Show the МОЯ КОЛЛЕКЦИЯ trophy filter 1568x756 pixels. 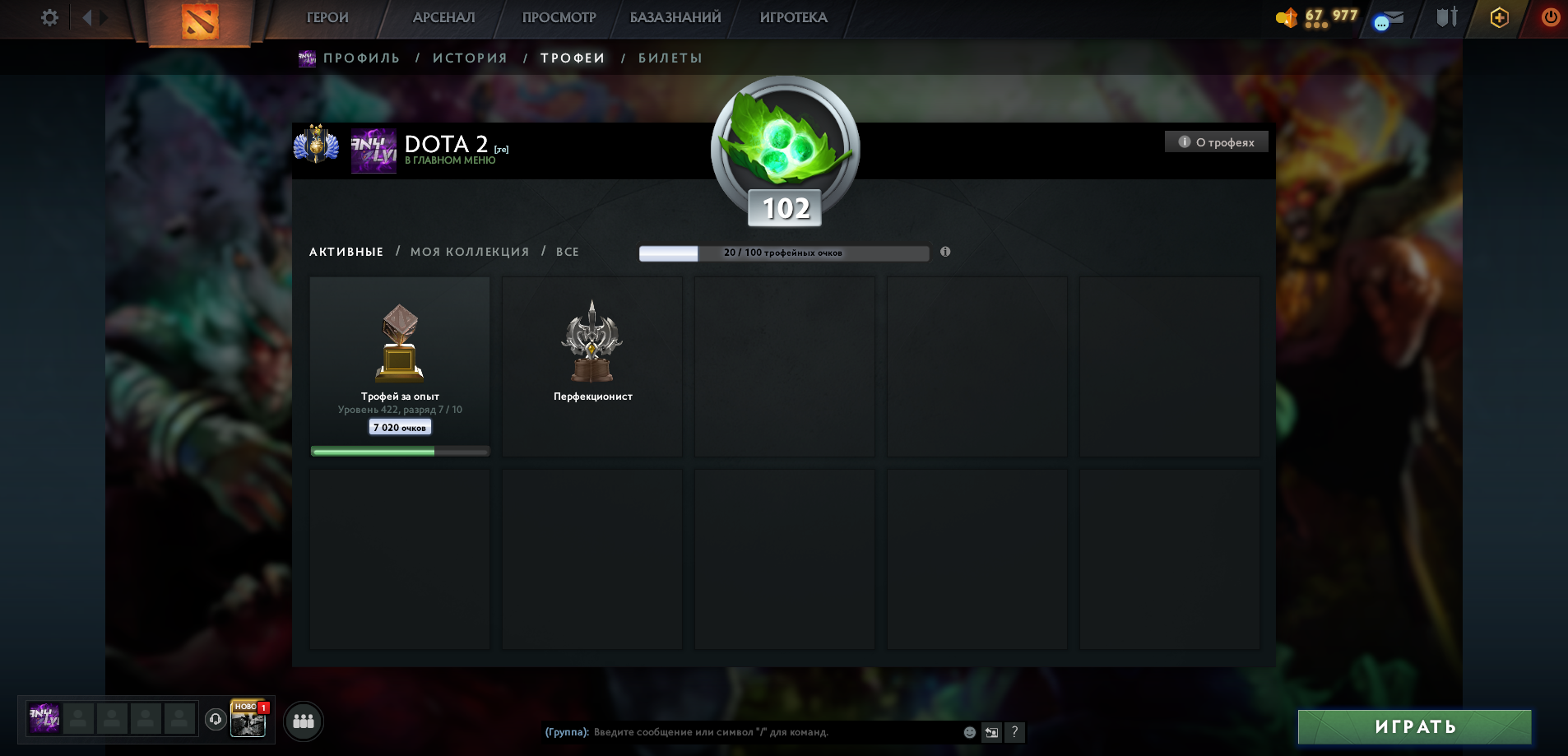pyautogui.click(x=470, y=252)
